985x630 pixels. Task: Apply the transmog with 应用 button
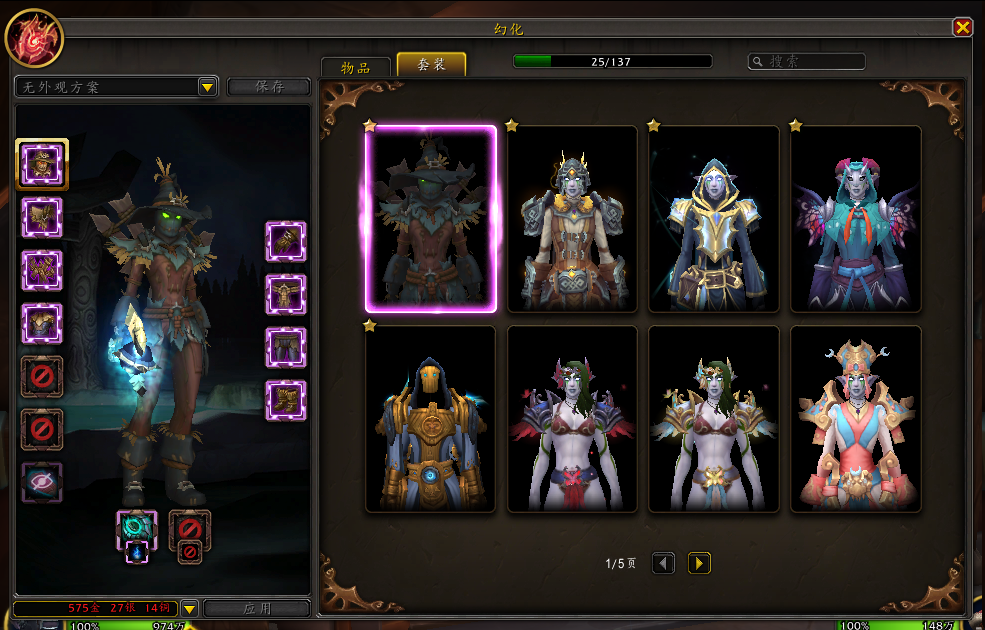coord(257,608)
